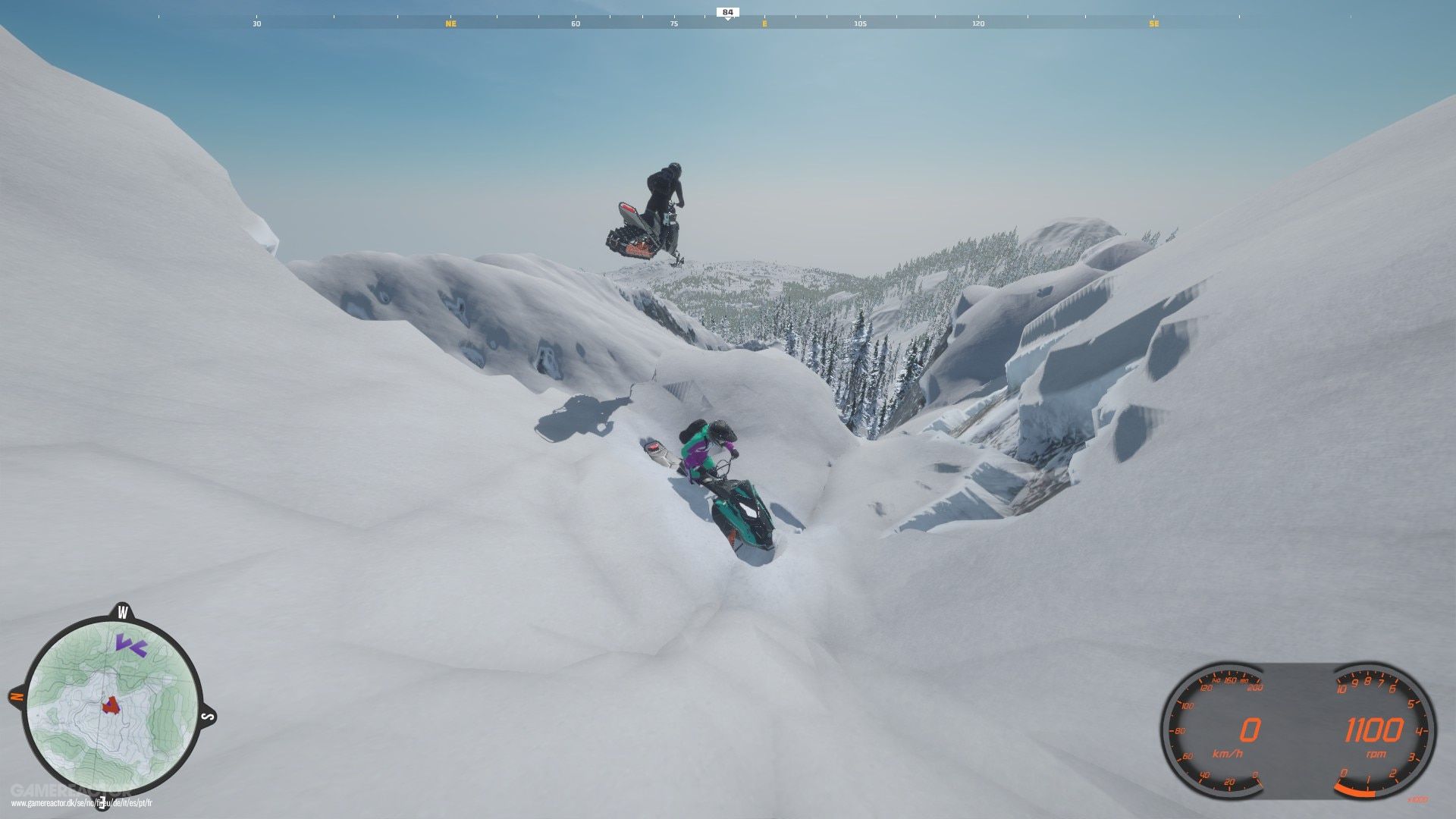Click the S cardinal marker on the minimap

point(205,717)
